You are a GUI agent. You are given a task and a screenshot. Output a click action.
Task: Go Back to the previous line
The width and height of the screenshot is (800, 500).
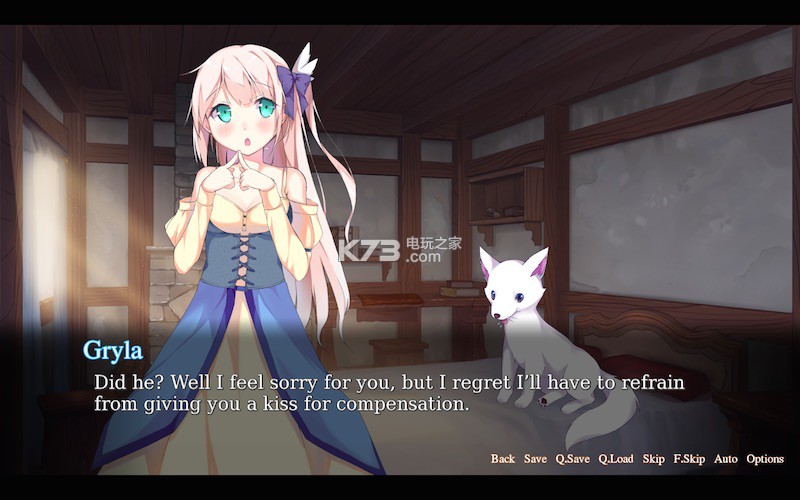coord(503,459)
